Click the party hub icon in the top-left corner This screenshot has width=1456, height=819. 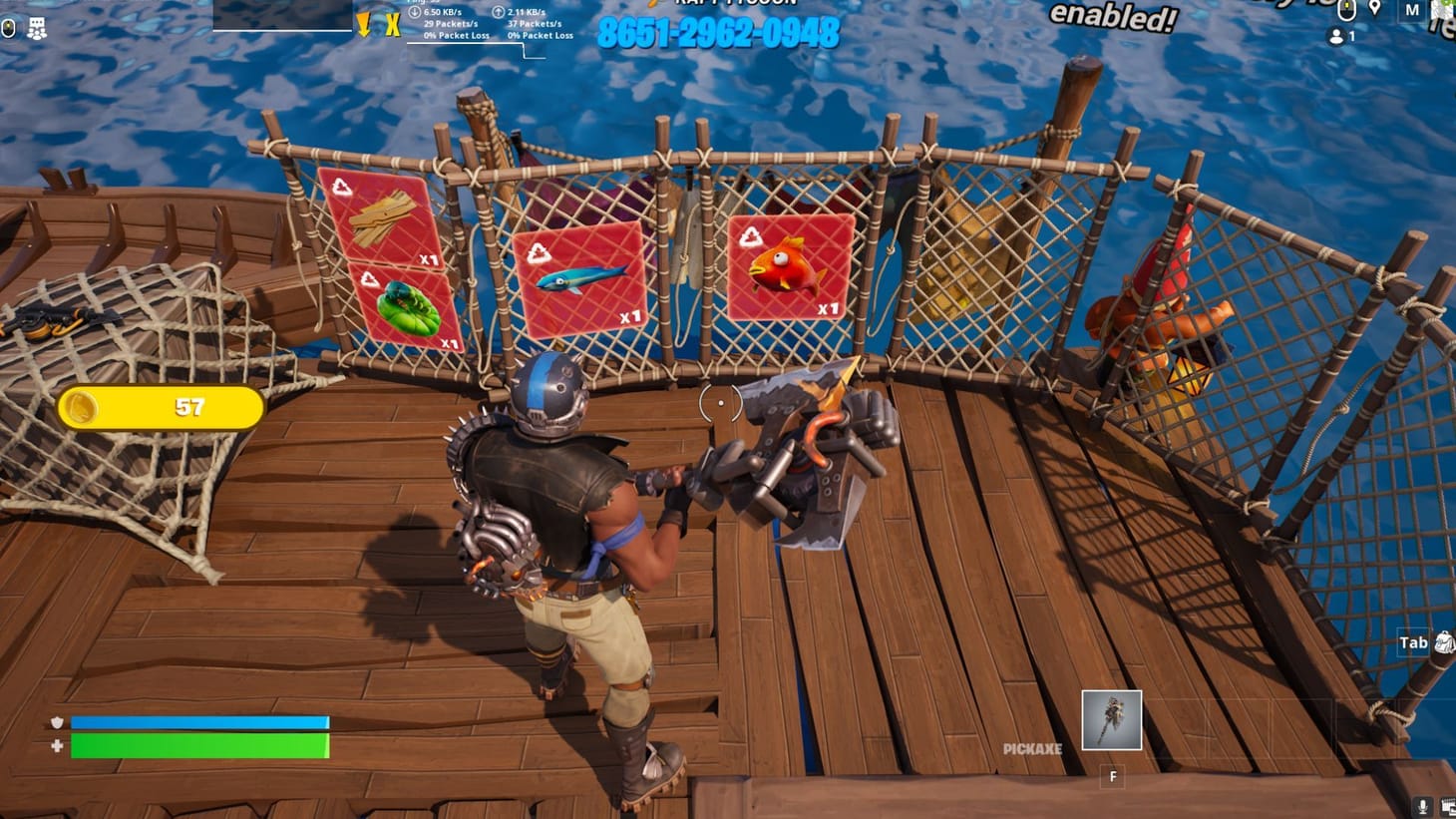(x=37, y=28)
